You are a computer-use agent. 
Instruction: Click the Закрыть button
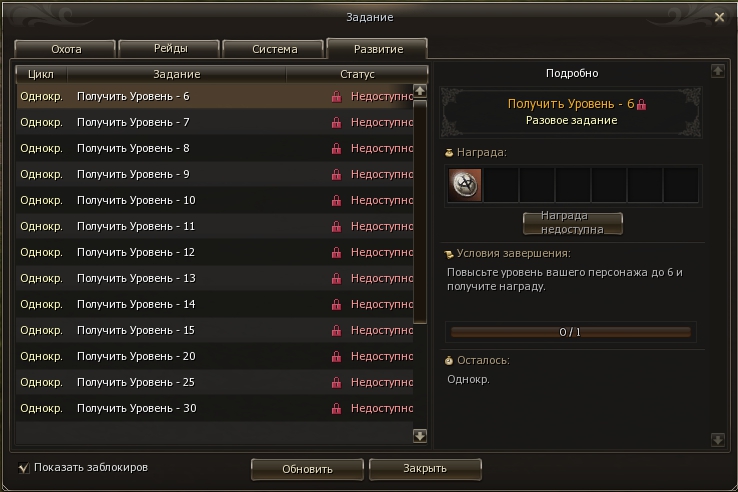pos(425,469)
